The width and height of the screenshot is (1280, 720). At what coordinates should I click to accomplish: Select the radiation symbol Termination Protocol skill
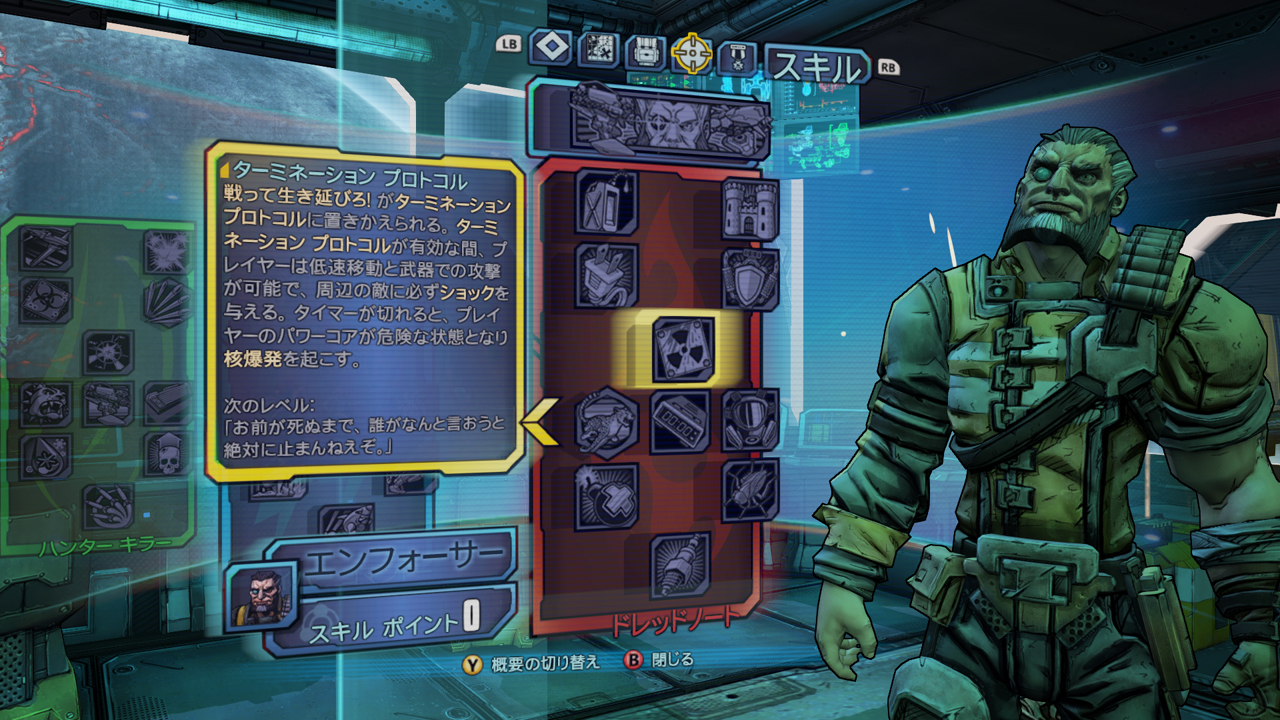click(684, 349)
